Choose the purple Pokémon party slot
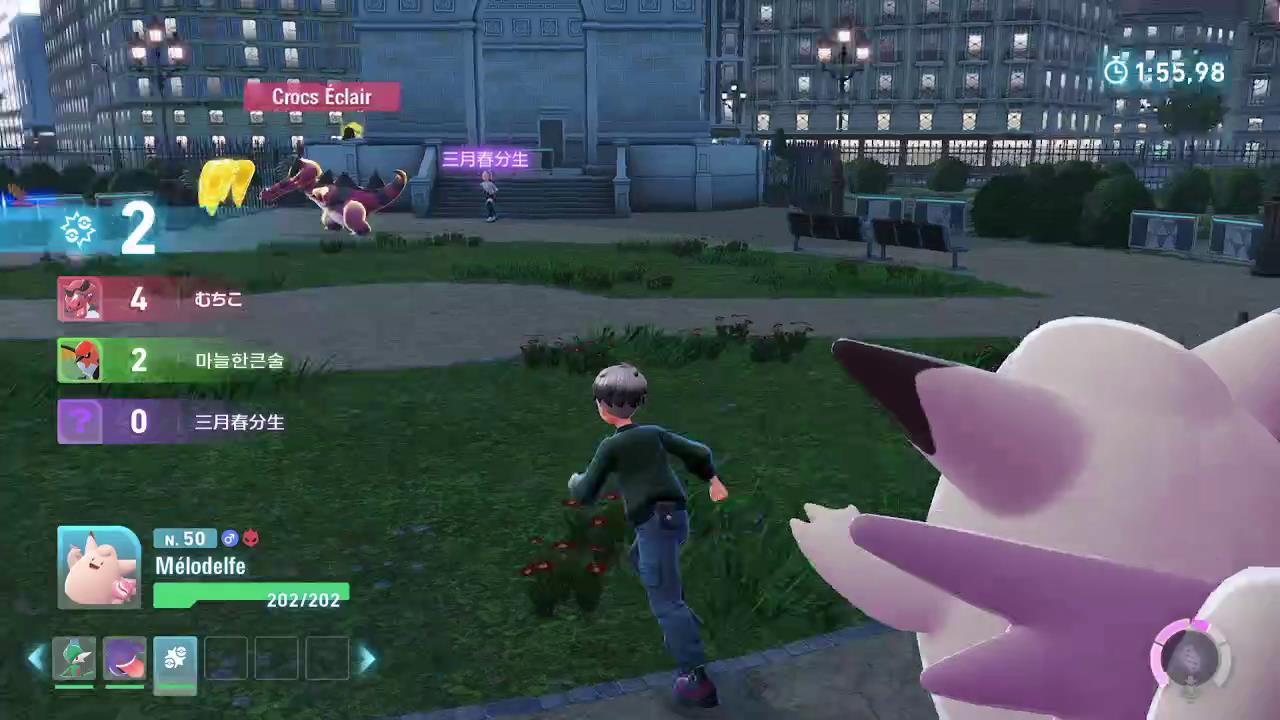The height and width of the screenshot is (720, 1280). [125, 659]
